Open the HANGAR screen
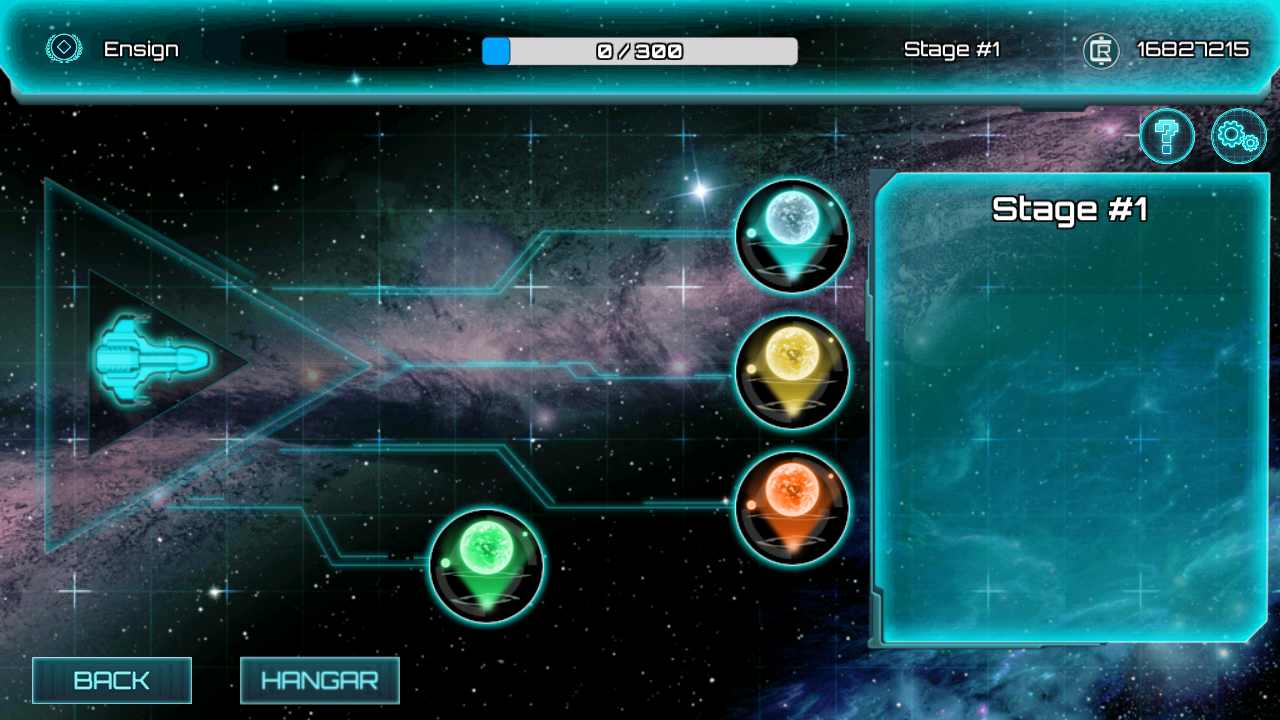This screenshot has width=1280, height=720. point(319,681)
